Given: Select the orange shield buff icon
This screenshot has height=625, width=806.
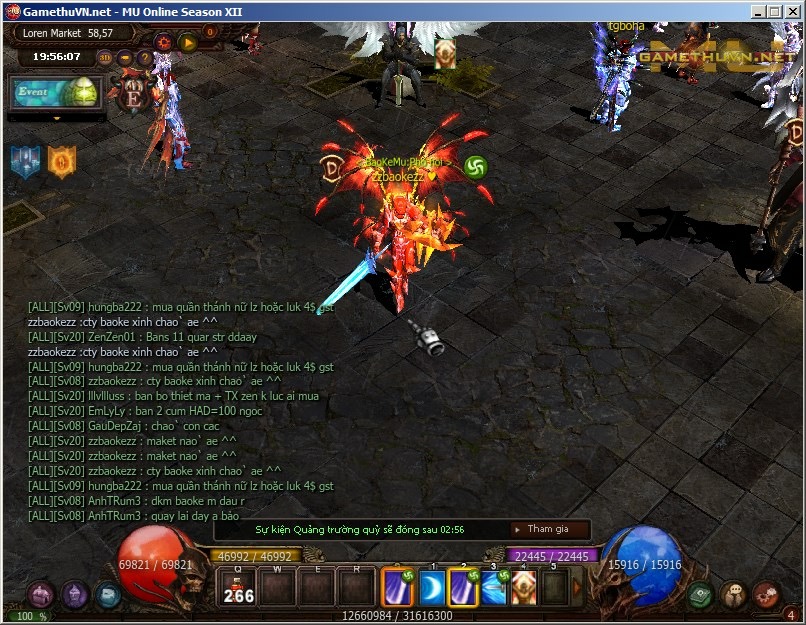Looking at the screenshot, I should click(x=62, y=162).
